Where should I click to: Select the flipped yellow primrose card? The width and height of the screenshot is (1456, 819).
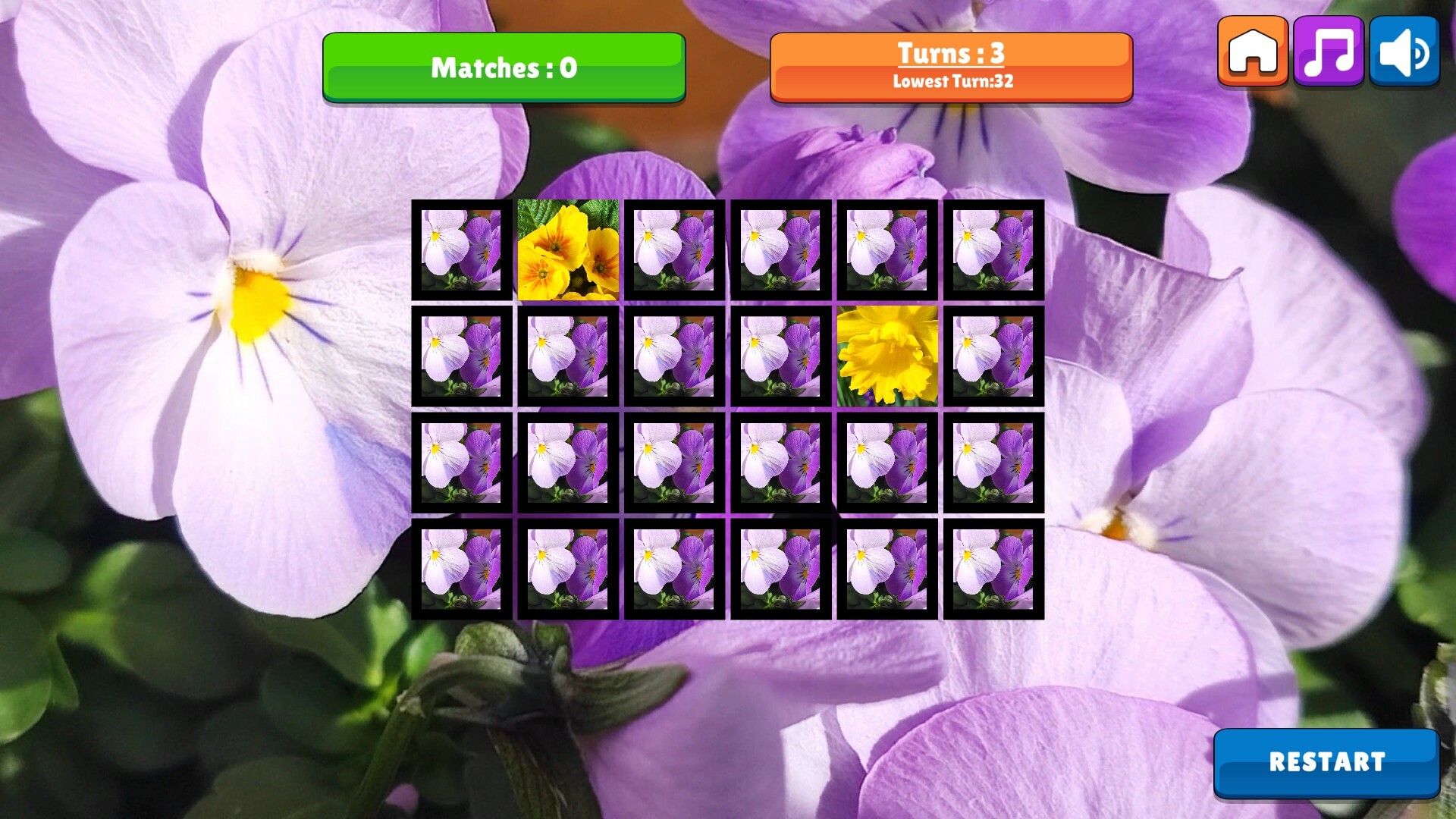pyautogui.click(x=567, y=249)
